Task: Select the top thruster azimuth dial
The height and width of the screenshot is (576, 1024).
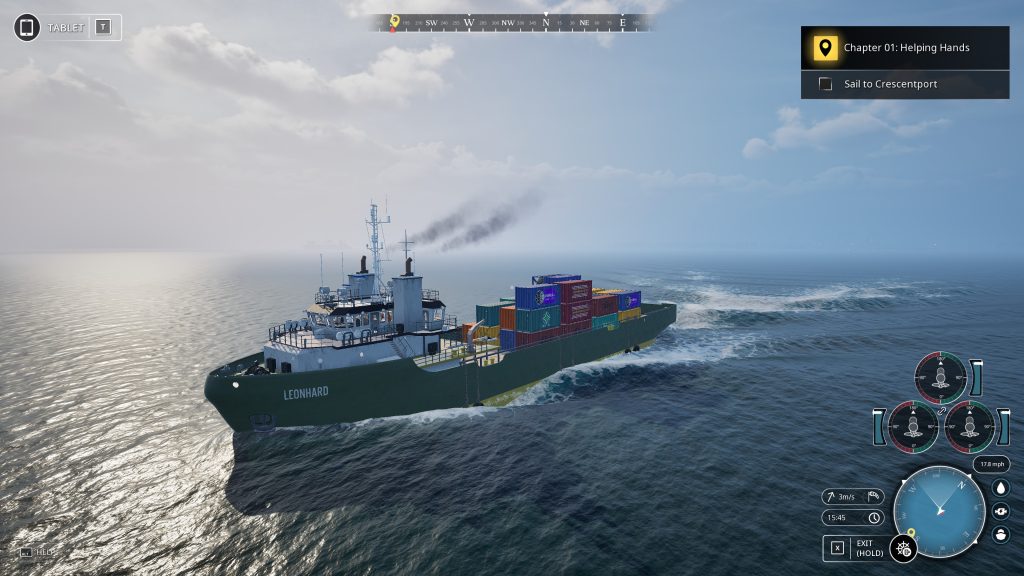Action: point(940,378)
